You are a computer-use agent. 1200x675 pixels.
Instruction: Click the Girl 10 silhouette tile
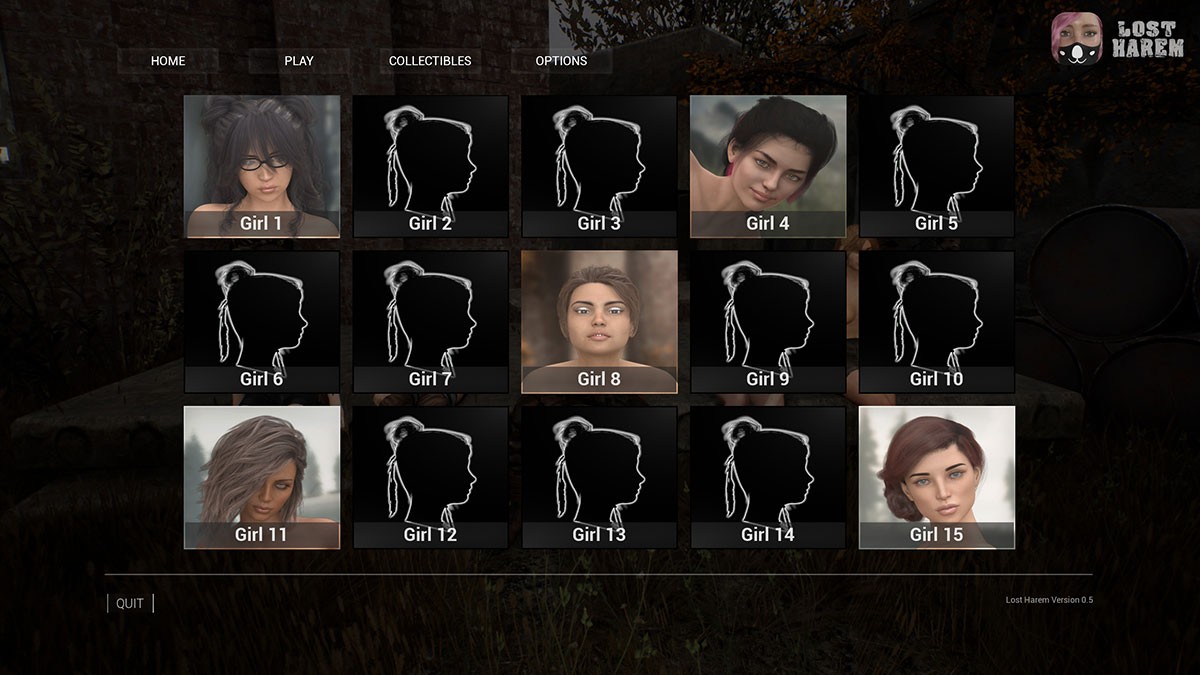[x=937, y=321]
